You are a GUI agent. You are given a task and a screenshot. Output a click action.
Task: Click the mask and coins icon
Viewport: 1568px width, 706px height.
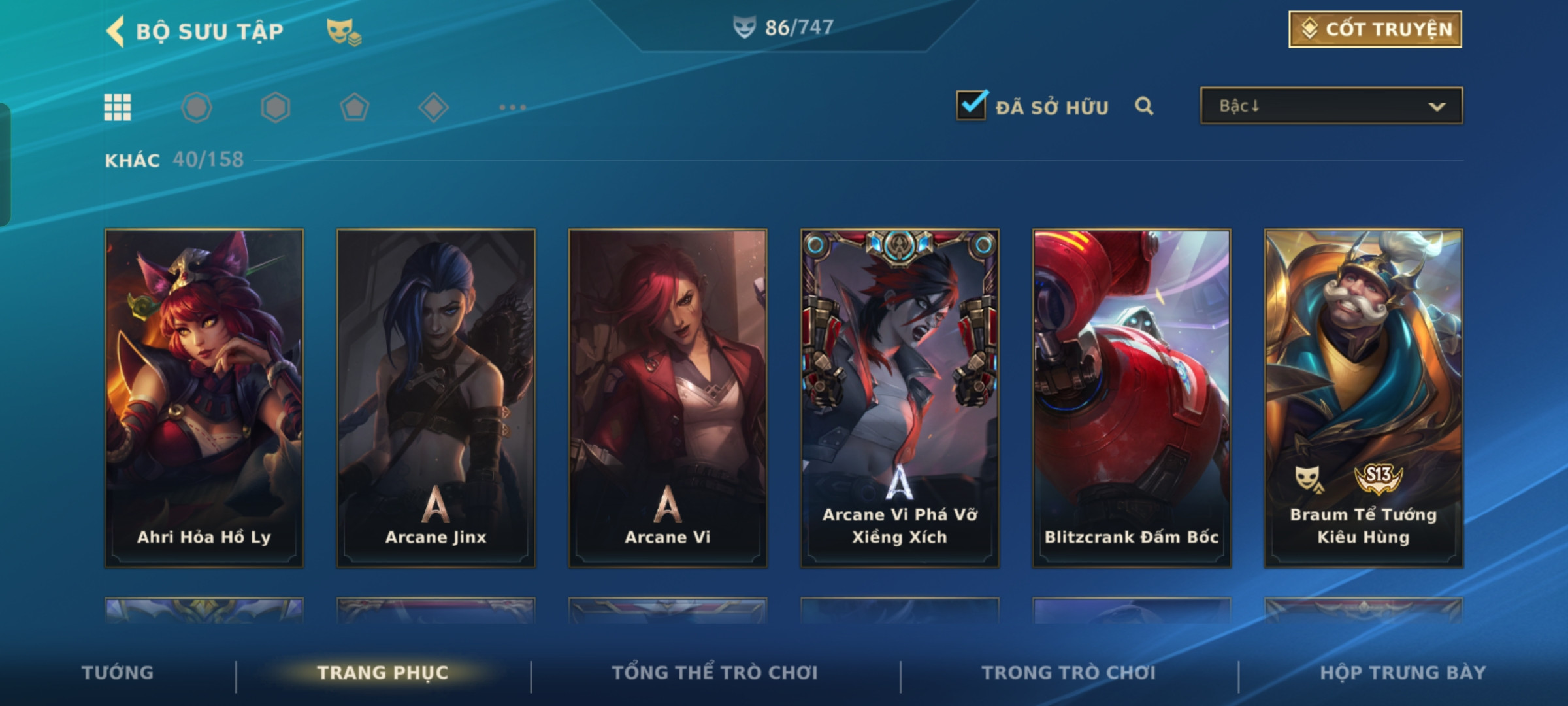[344, 31]
